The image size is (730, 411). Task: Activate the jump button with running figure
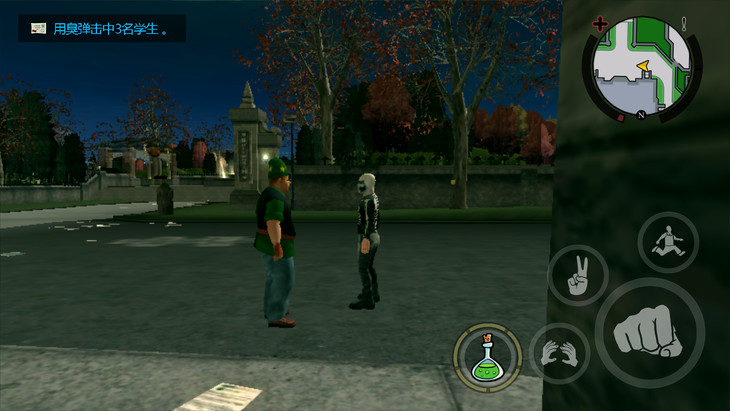coord(668,243)
